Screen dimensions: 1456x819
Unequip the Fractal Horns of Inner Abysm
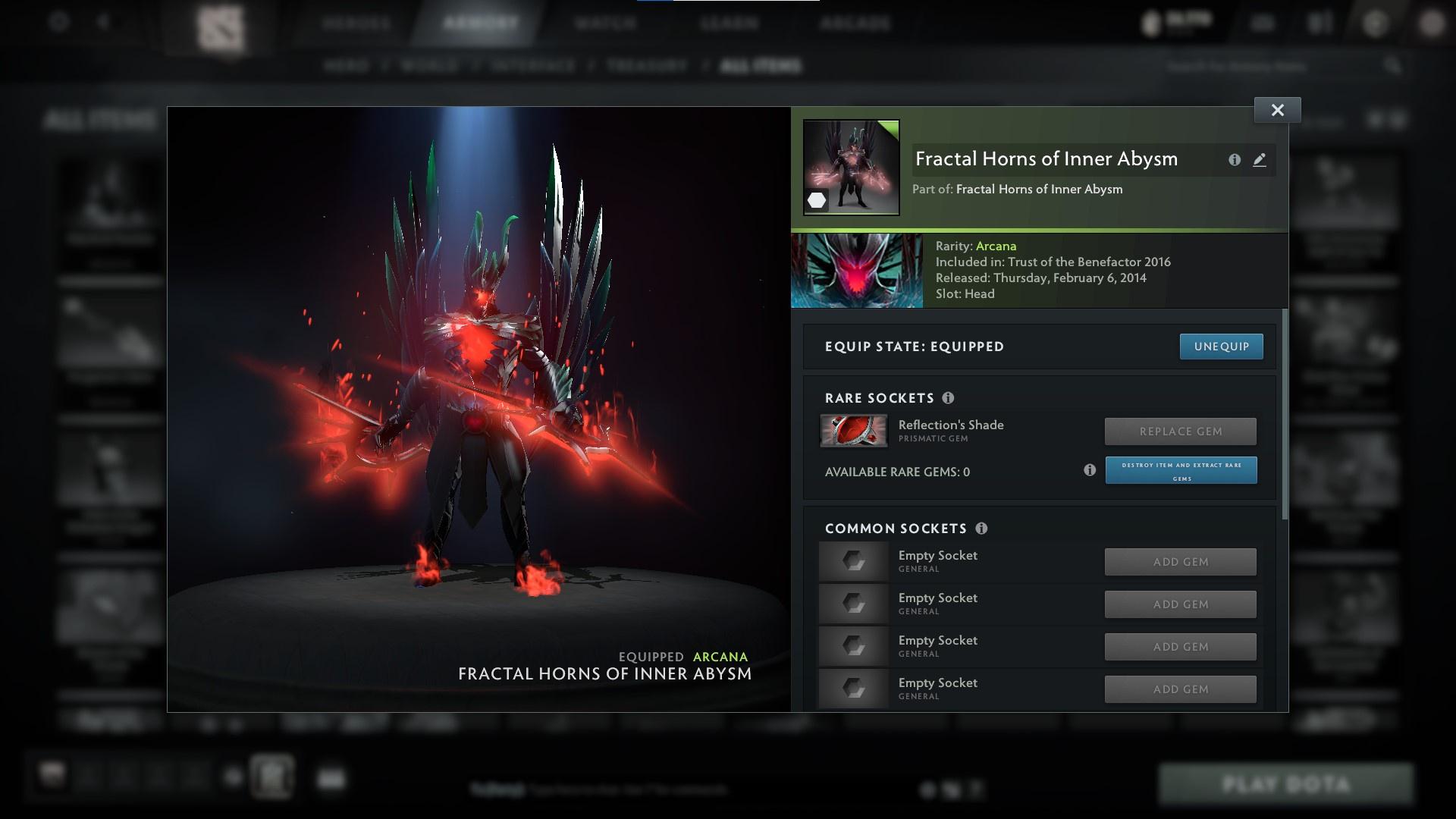(1221, 346)
